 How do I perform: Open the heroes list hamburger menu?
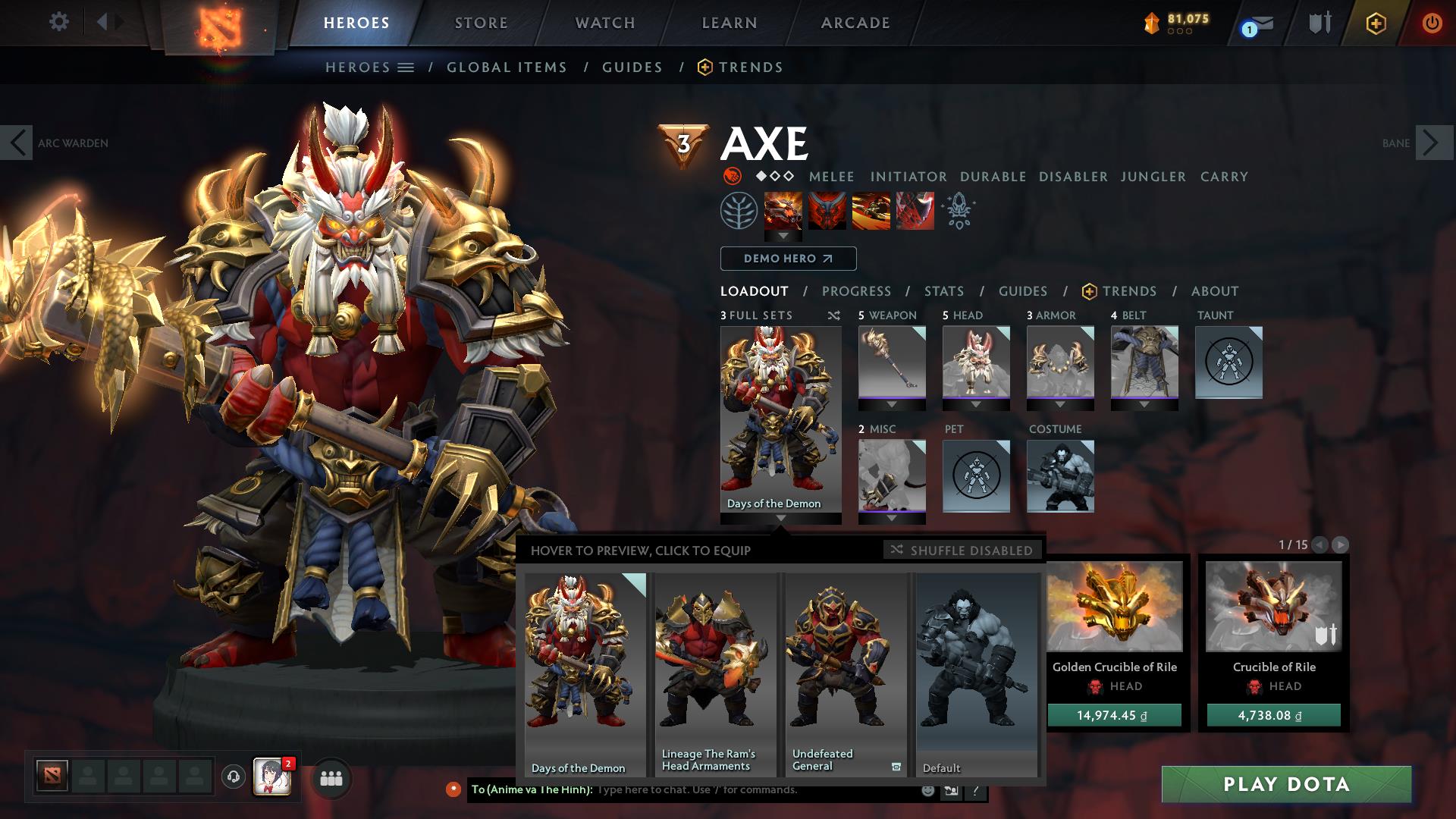coord(406,67)
